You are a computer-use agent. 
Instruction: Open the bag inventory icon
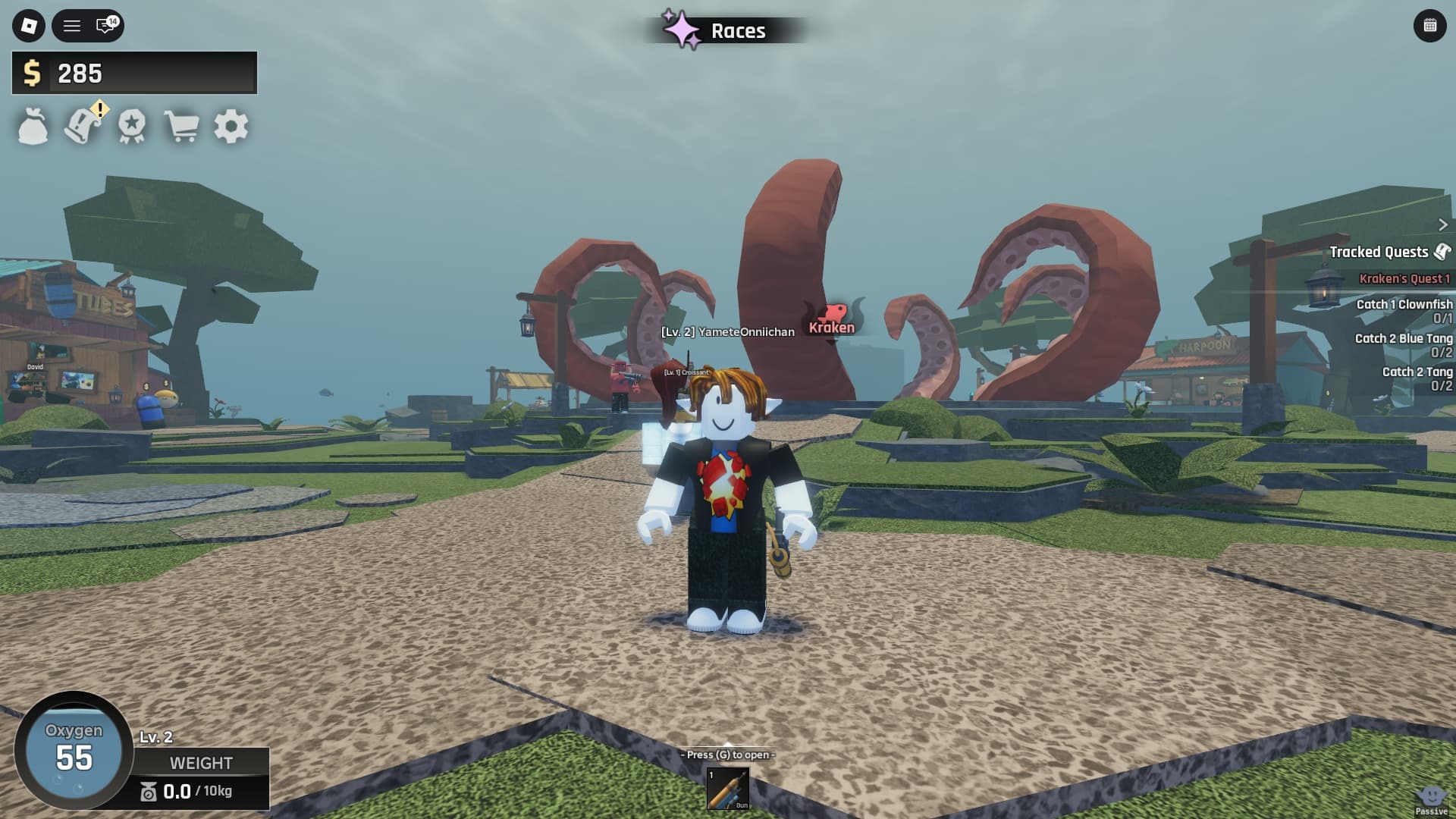coord(32,127)
